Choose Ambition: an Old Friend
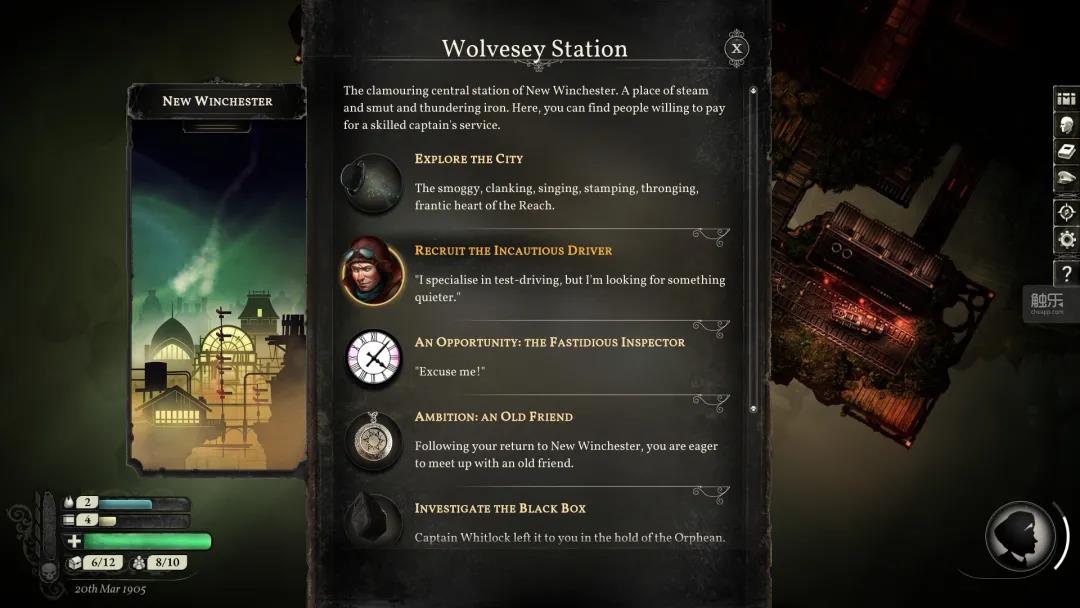 tap(493, 416)
